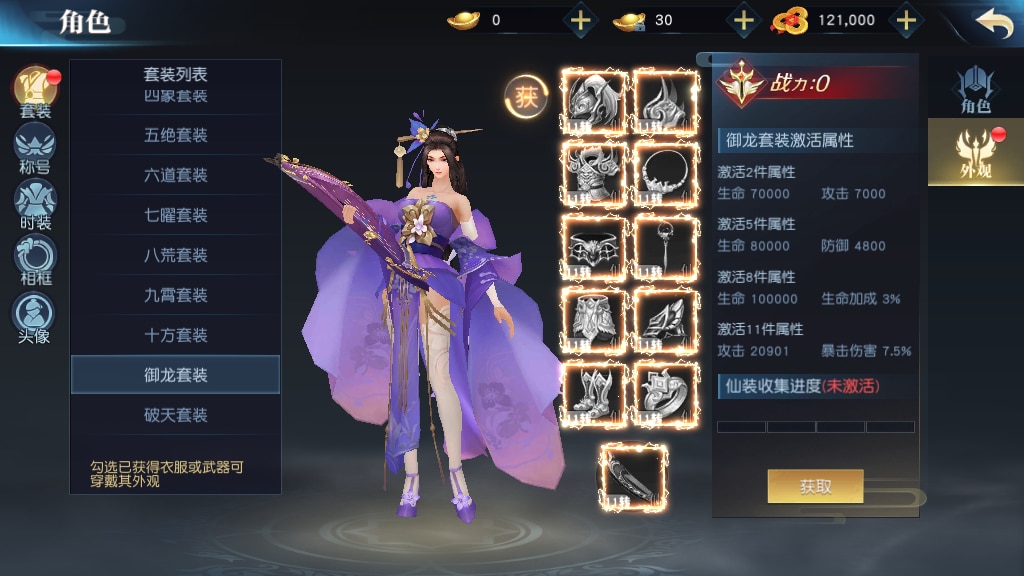Select 御龙套装 in the set list
This screenshot has height=576, width=1024.
pos(175,375)
